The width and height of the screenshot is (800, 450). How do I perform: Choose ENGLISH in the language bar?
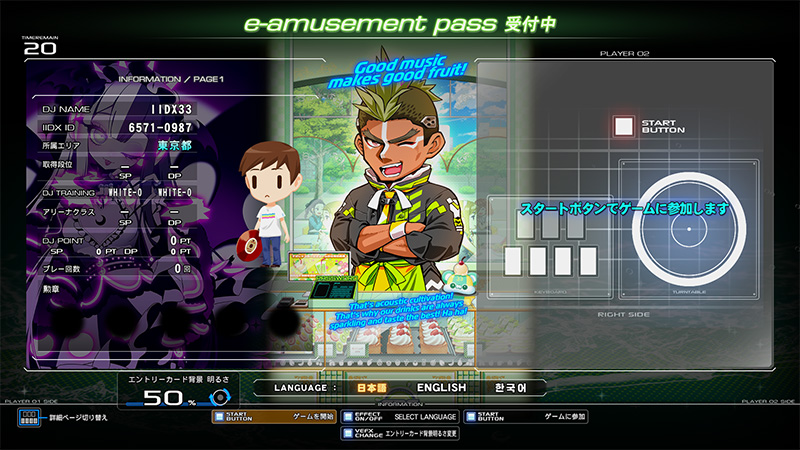[441, 387]
